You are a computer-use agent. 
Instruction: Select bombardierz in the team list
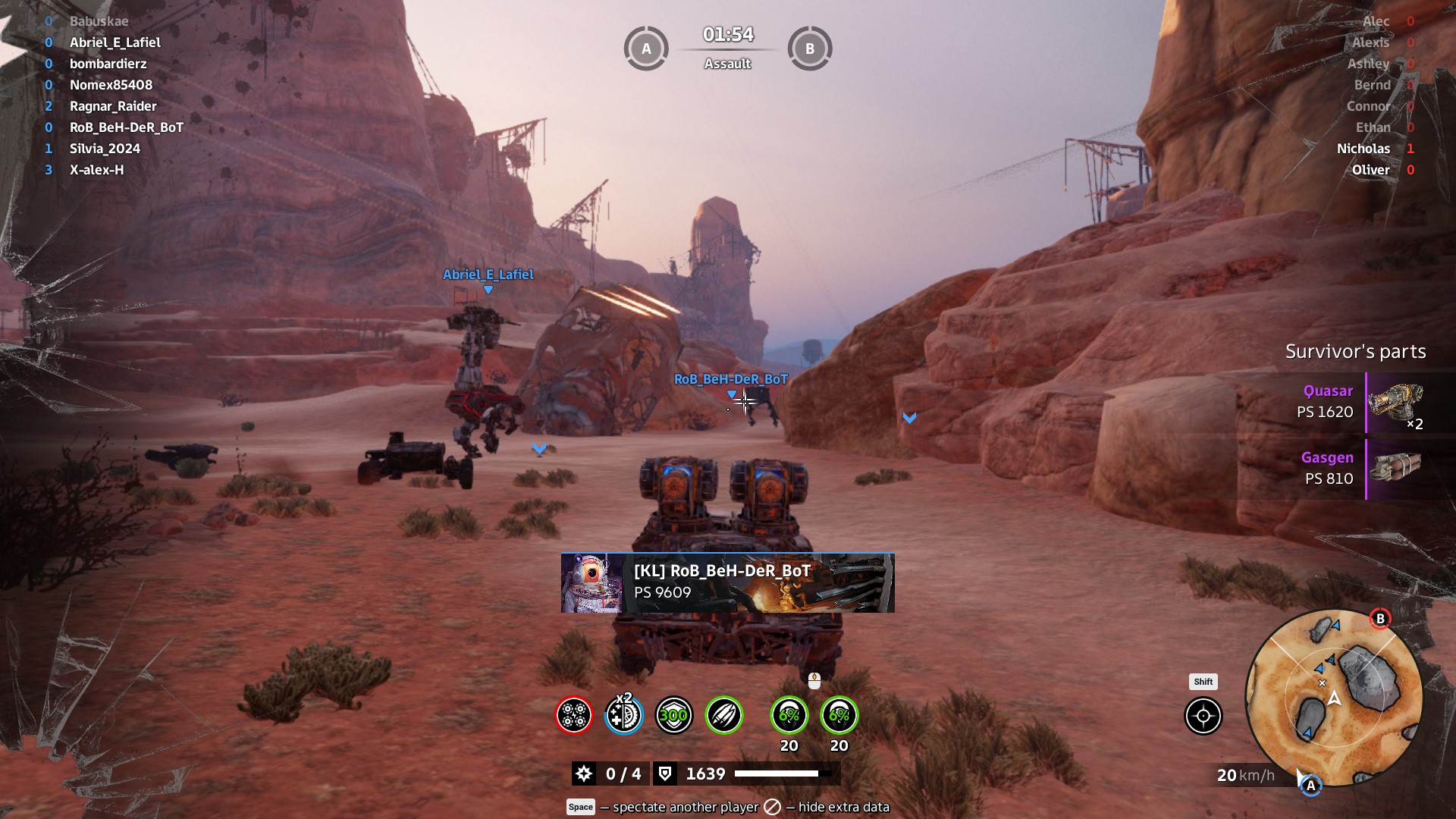[108, 64]
